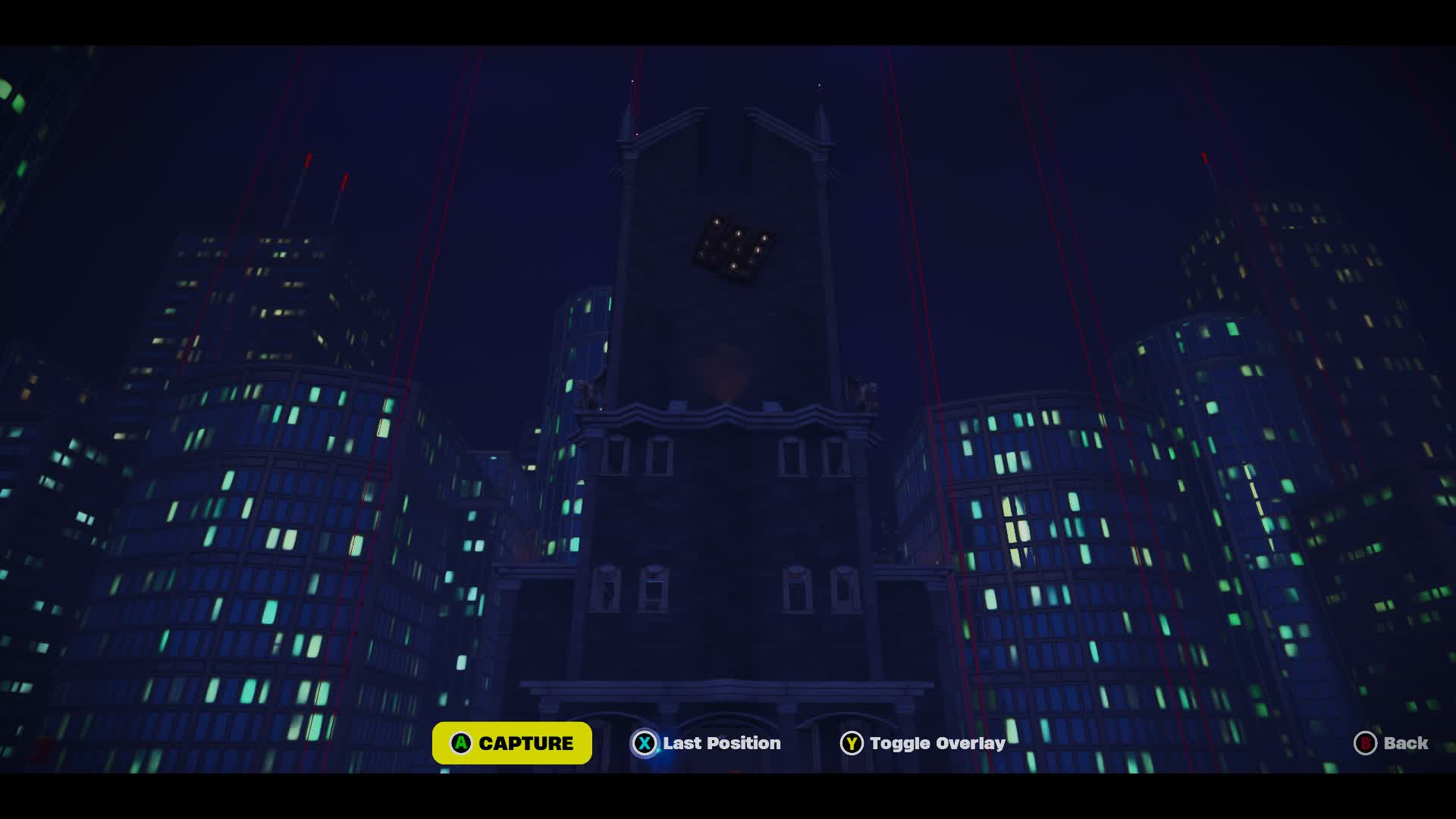Click the blue X controller icon
Screen dimensions: 1456x819
644,743
